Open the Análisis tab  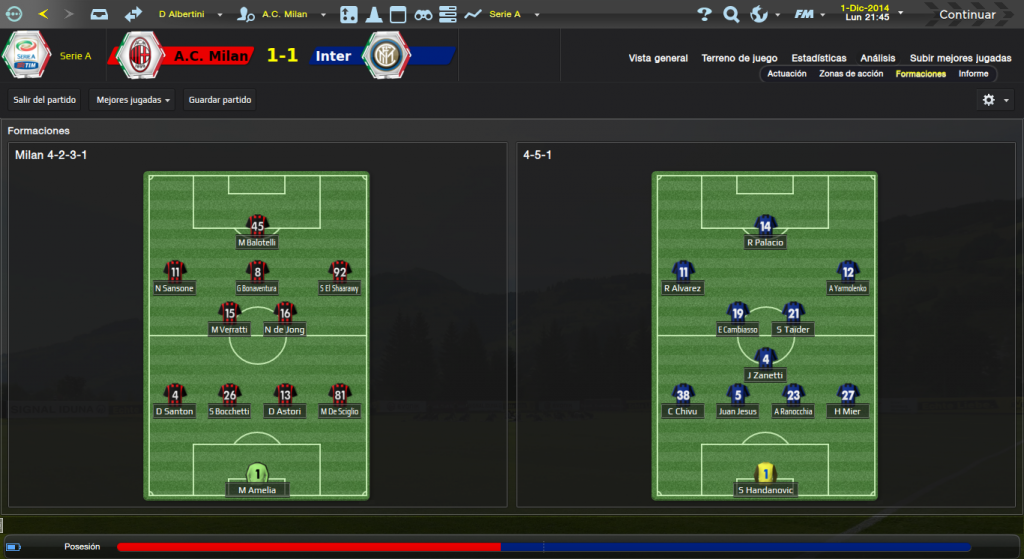point(878,58)
